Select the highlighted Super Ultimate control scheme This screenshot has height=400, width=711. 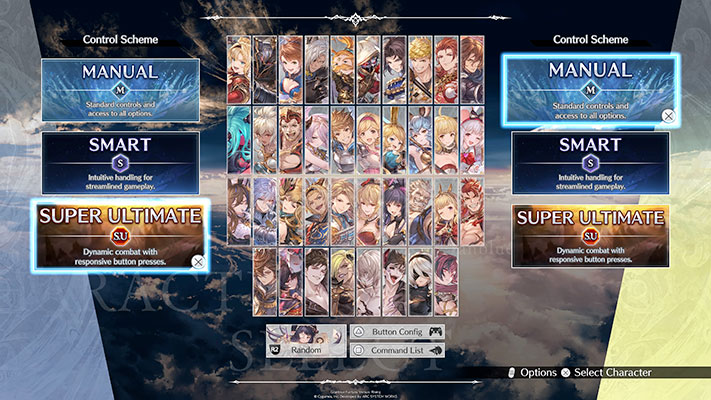(120, 234)
